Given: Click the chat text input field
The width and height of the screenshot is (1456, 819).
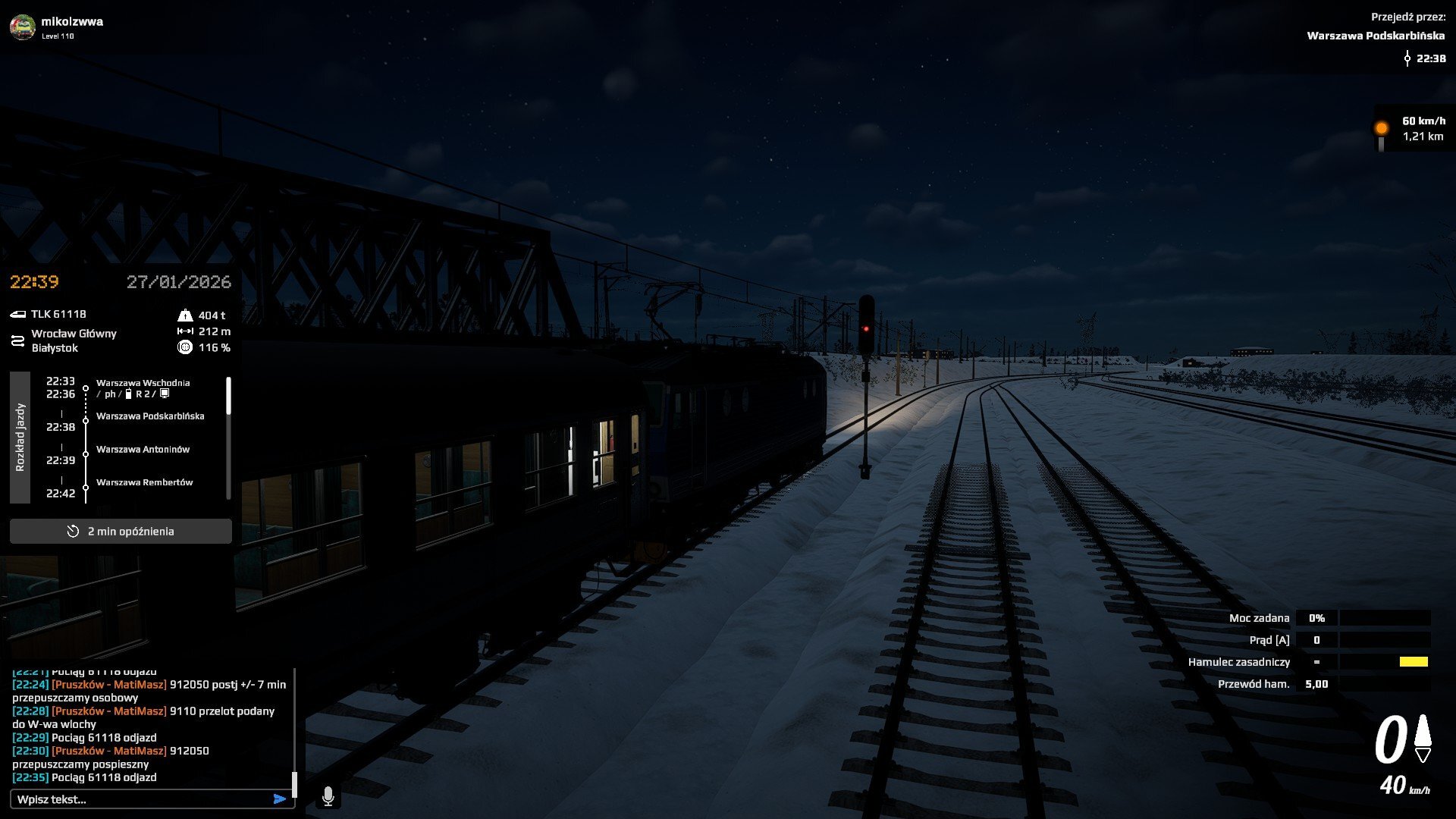Looking at the screenshot, I should pyautogui.click(x=140, y=799).
